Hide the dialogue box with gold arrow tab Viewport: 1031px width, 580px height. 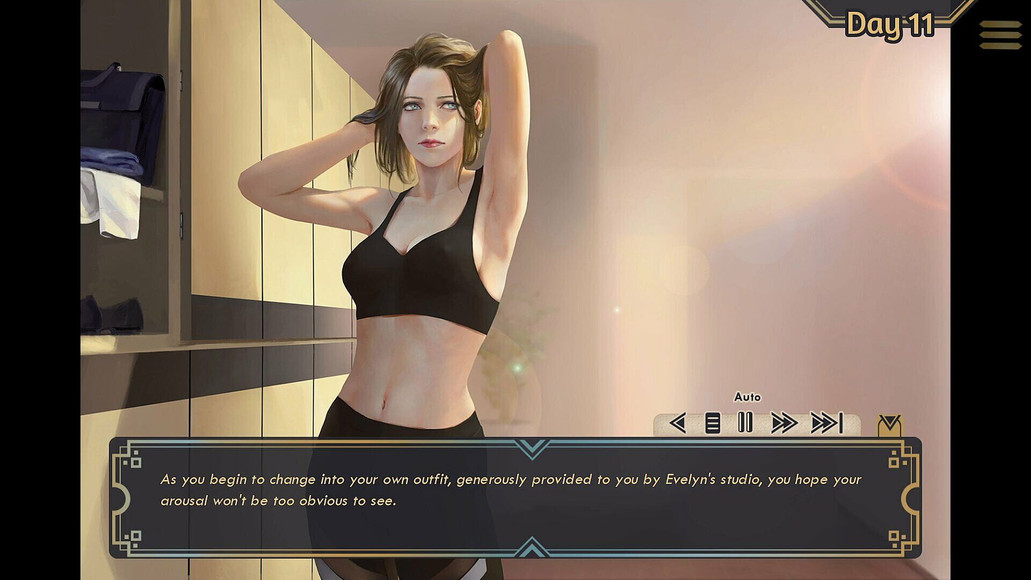[888, 426]
